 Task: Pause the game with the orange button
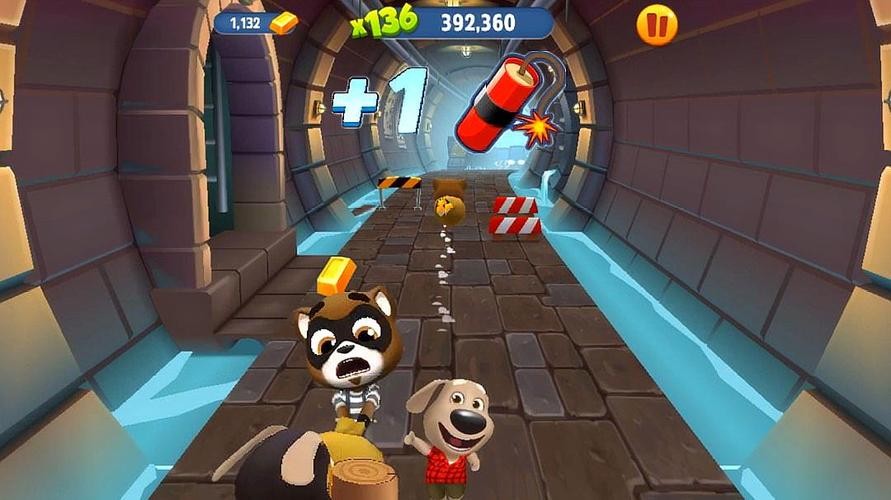click(657, 25)
